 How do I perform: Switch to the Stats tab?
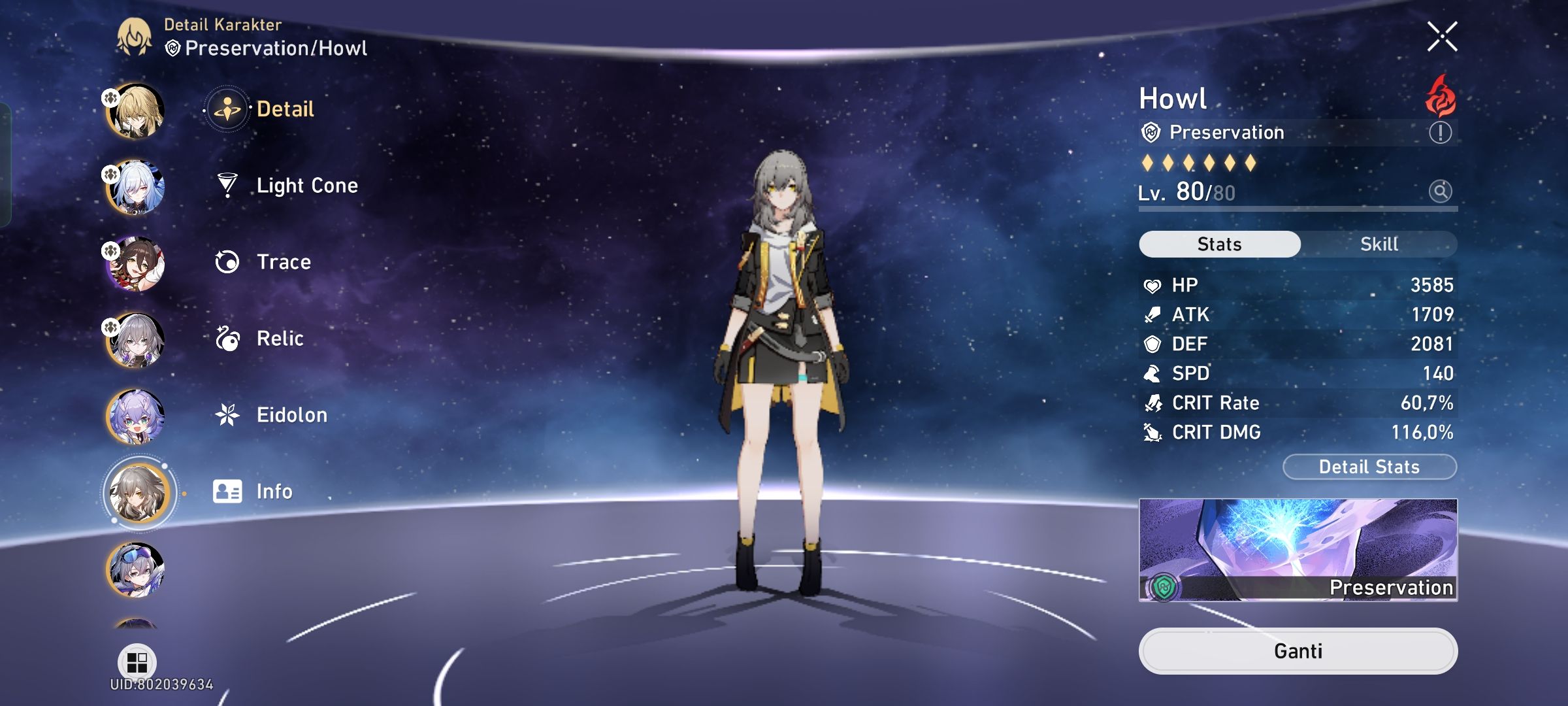coord(1219,243)
